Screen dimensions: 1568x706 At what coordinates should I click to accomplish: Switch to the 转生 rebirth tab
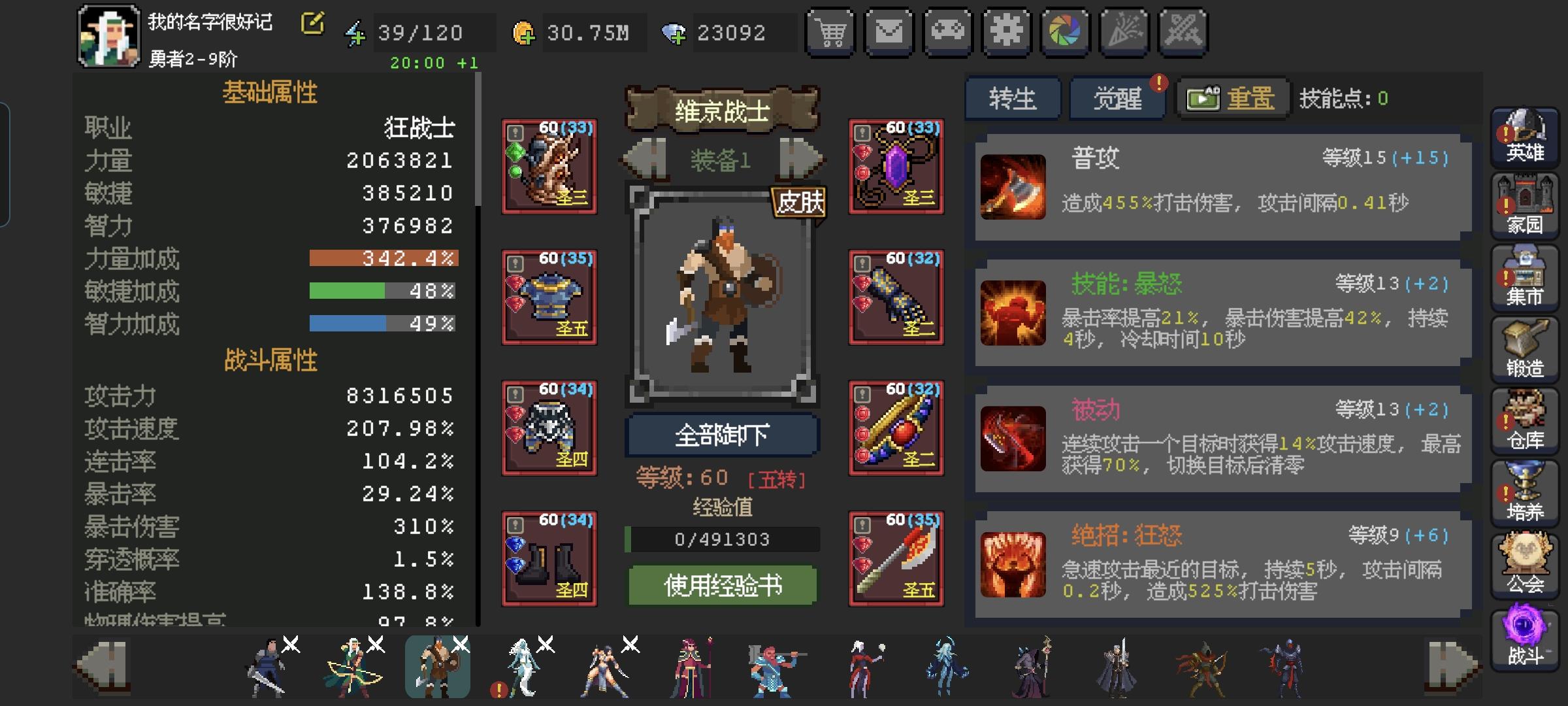coord(1013,97)
